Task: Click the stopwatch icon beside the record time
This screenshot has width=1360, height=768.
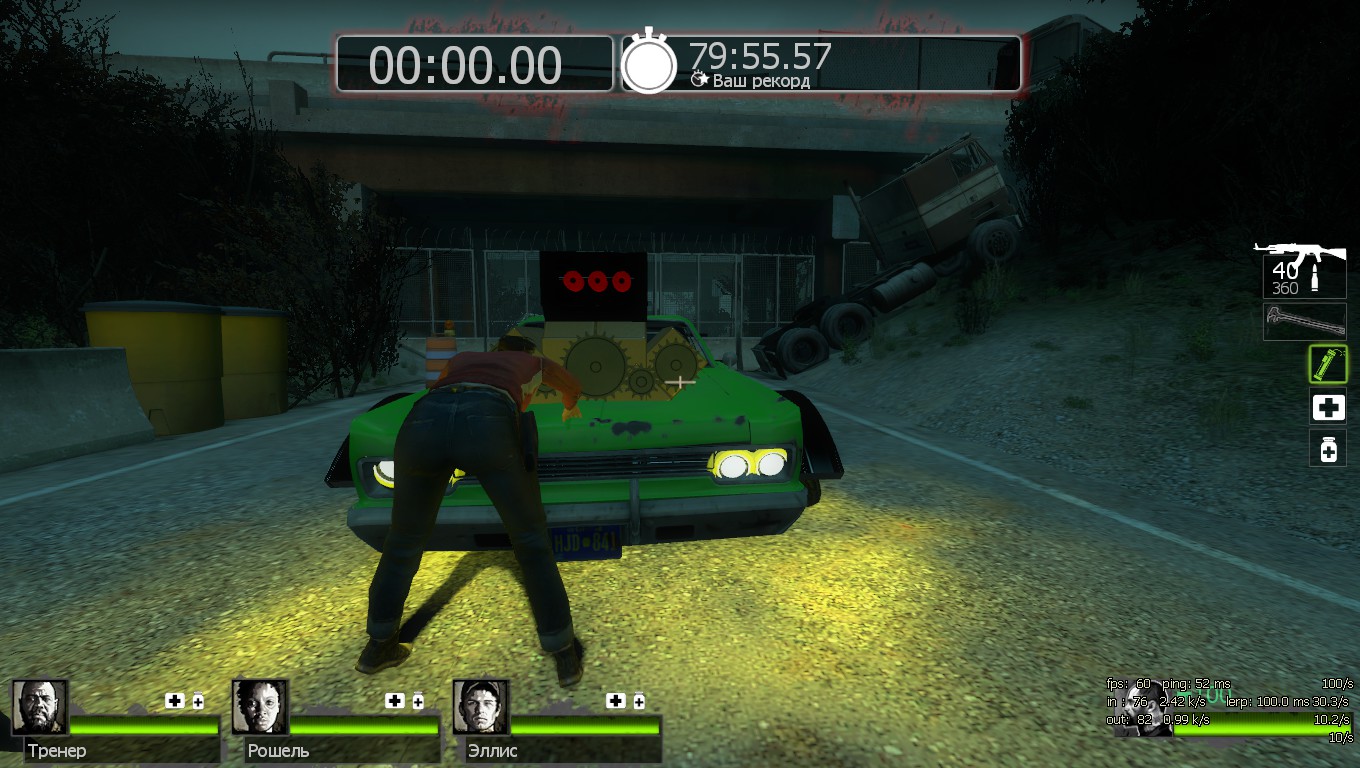Action: [649, 63]
